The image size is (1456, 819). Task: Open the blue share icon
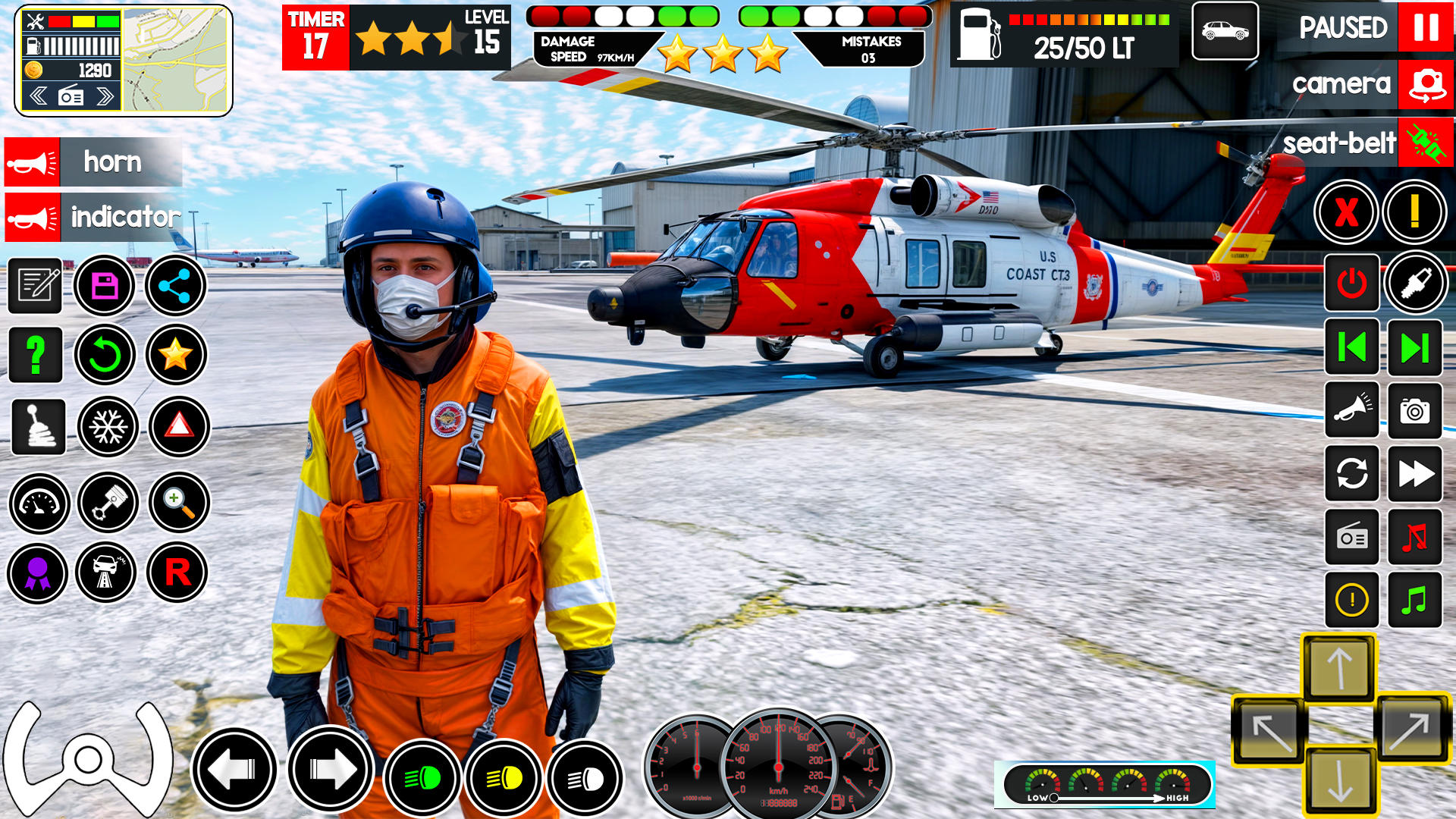click(175, 286)
